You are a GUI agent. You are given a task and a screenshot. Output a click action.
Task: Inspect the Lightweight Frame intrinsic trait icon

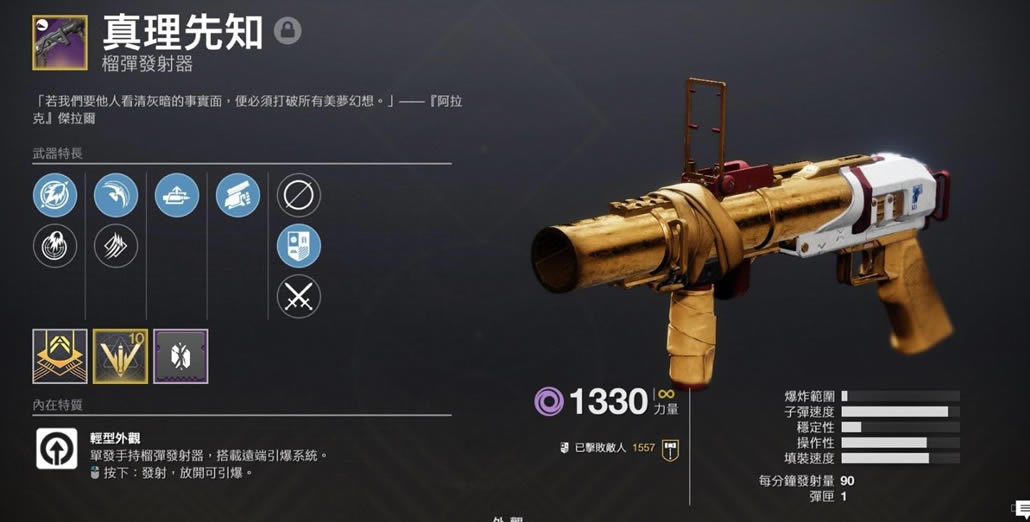pyautogui.click(x=57, y=449)
